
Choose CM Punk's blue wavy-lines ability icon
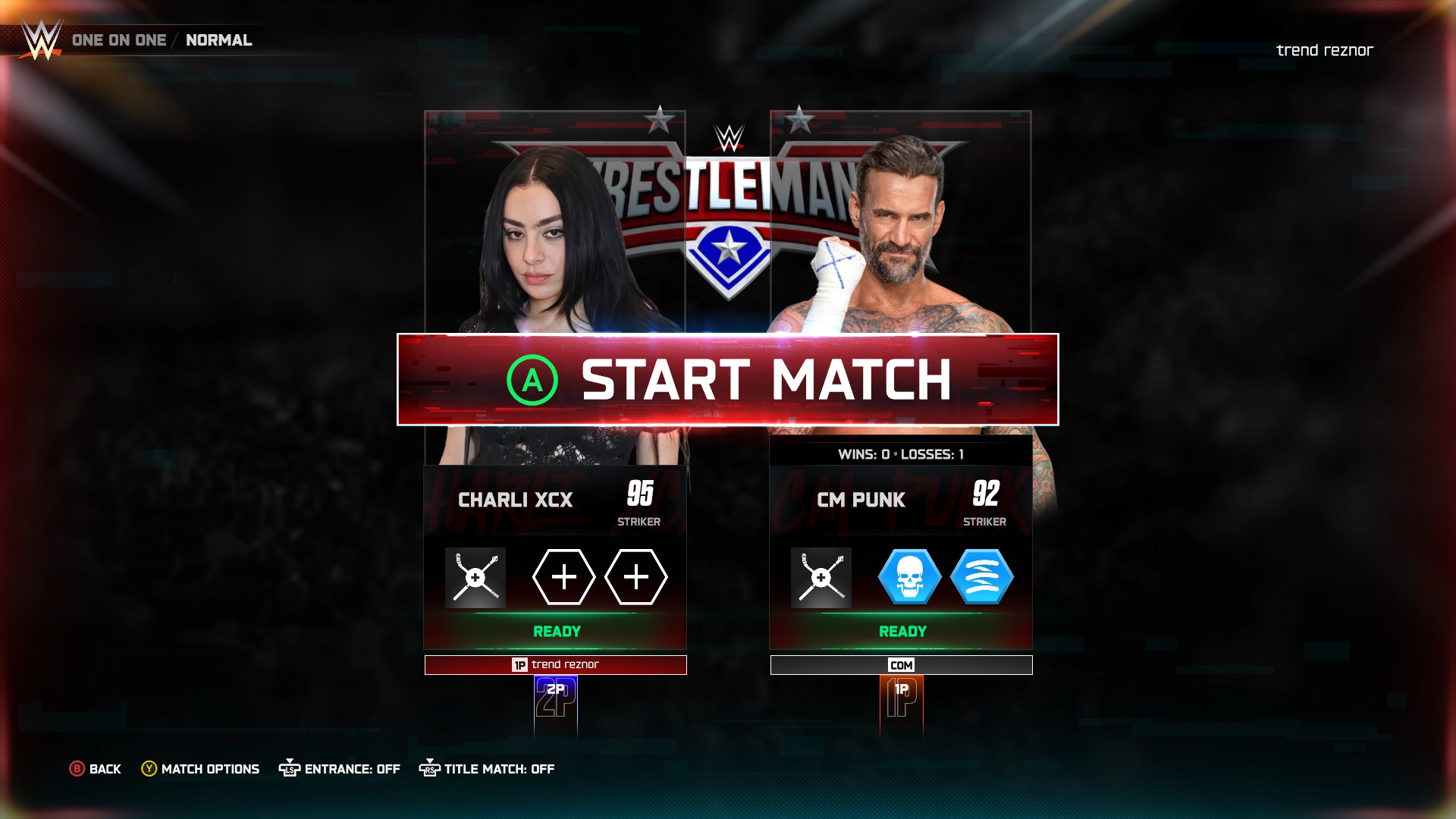click(981, 578)
